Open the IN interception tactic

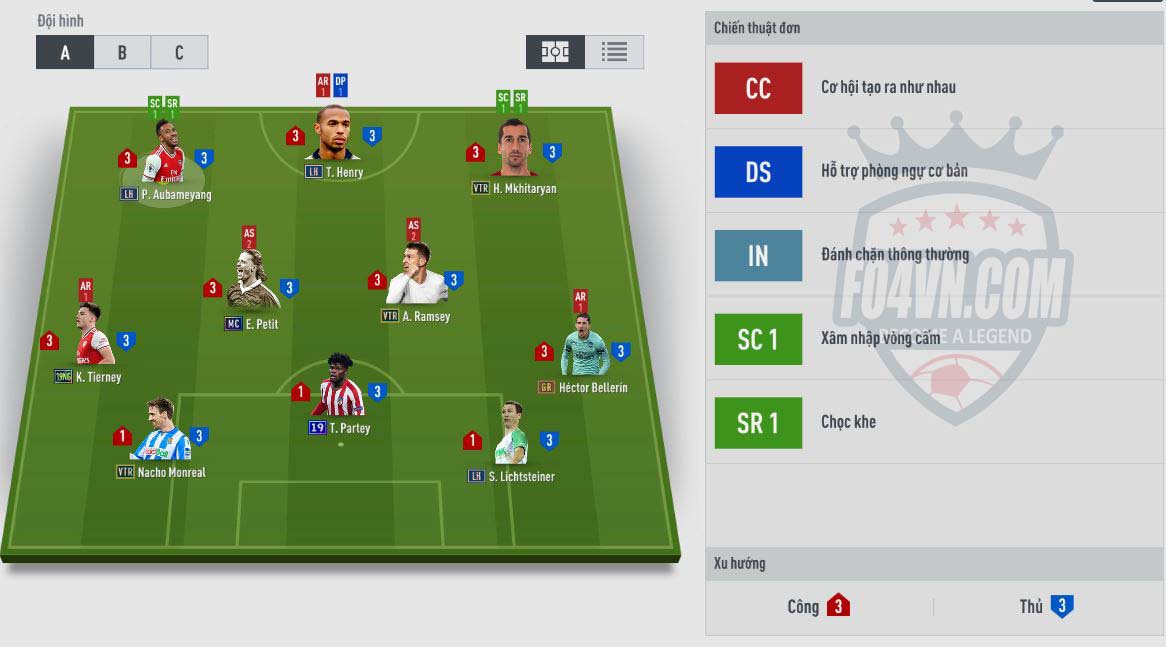click(x=758, y=256)
